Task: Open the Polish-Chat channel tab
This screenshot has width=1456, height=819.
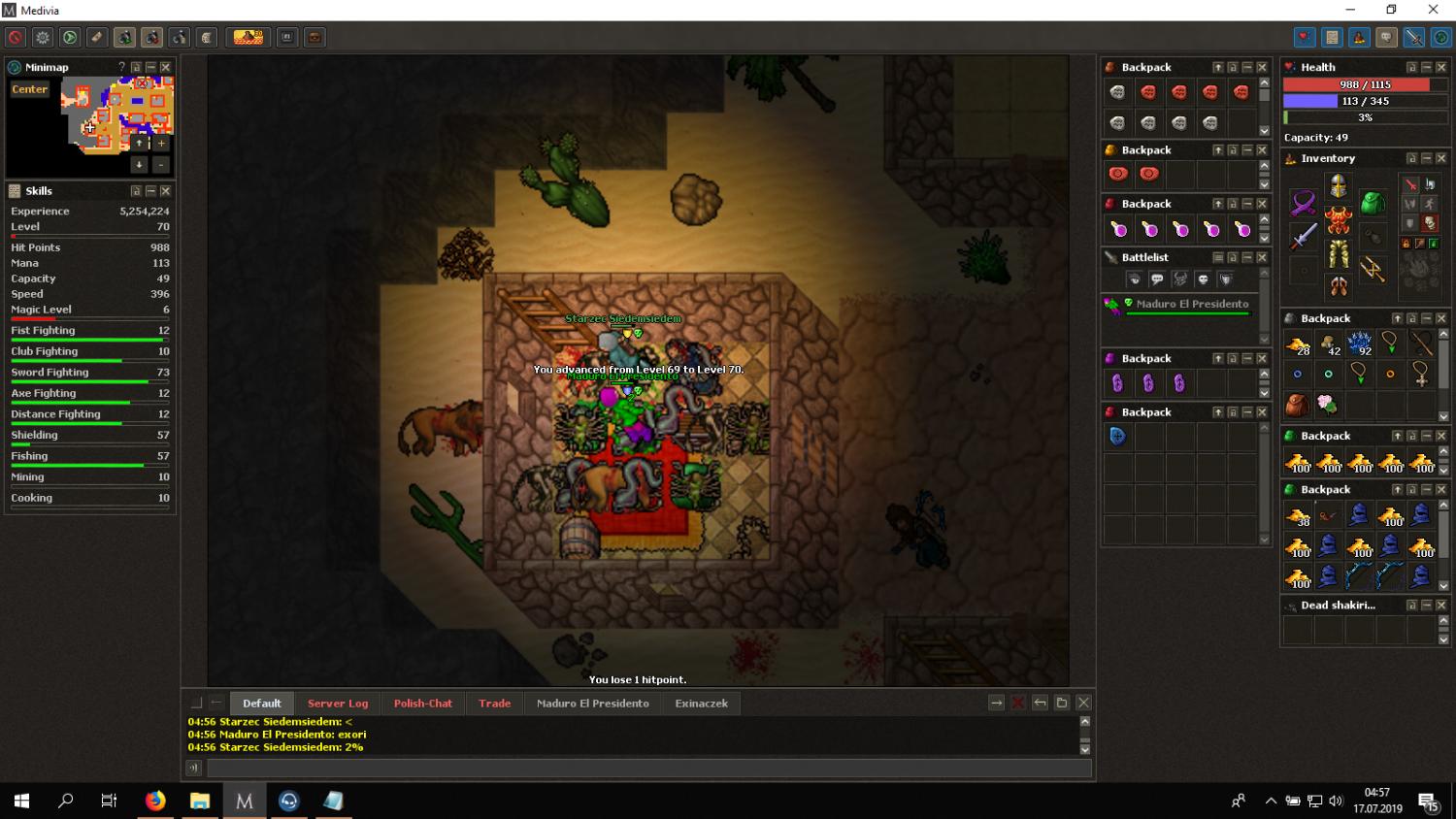Action: tap(422, 704)
